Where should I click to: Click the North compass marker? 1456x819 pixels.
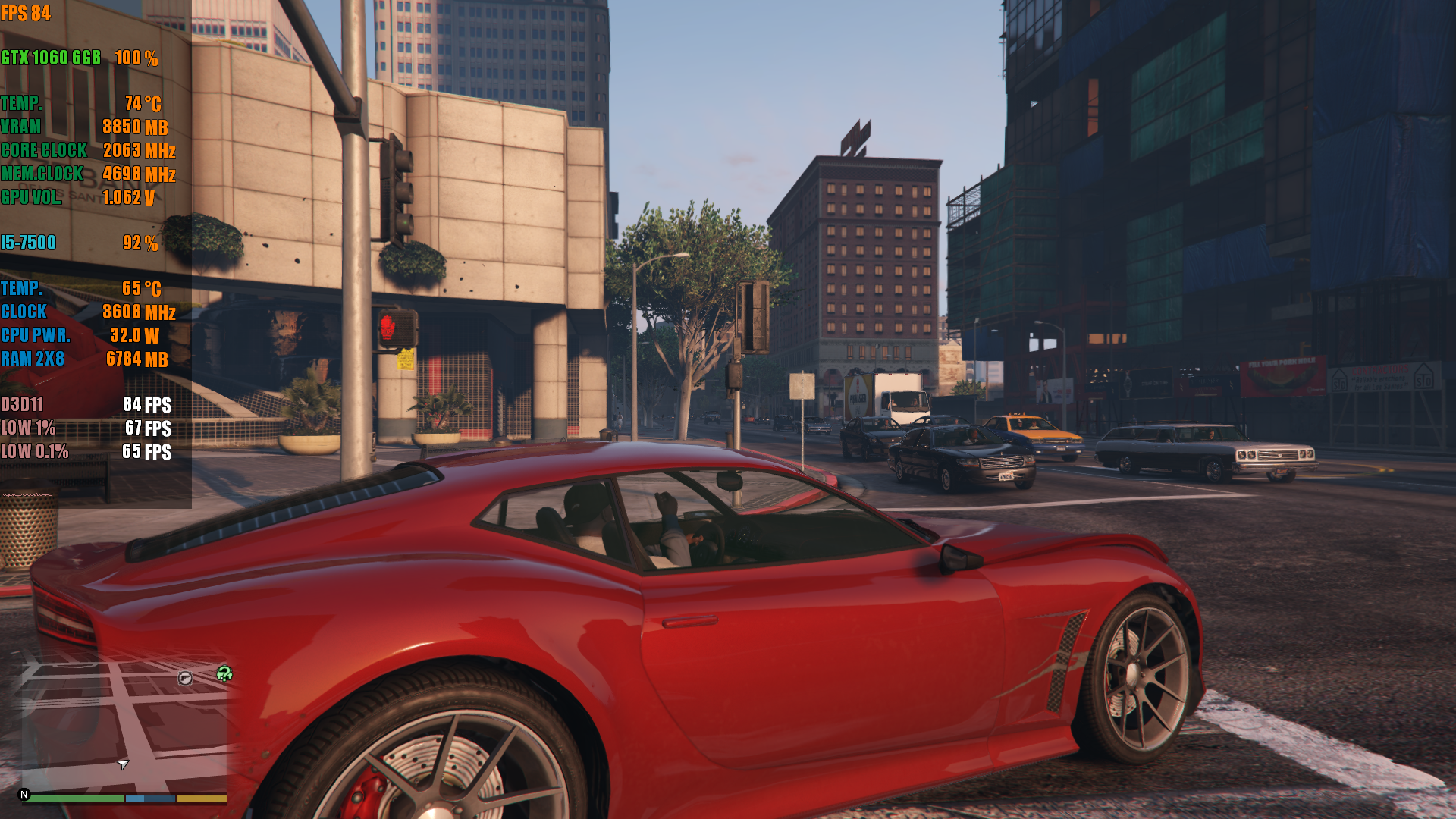(x=24, y=795)
